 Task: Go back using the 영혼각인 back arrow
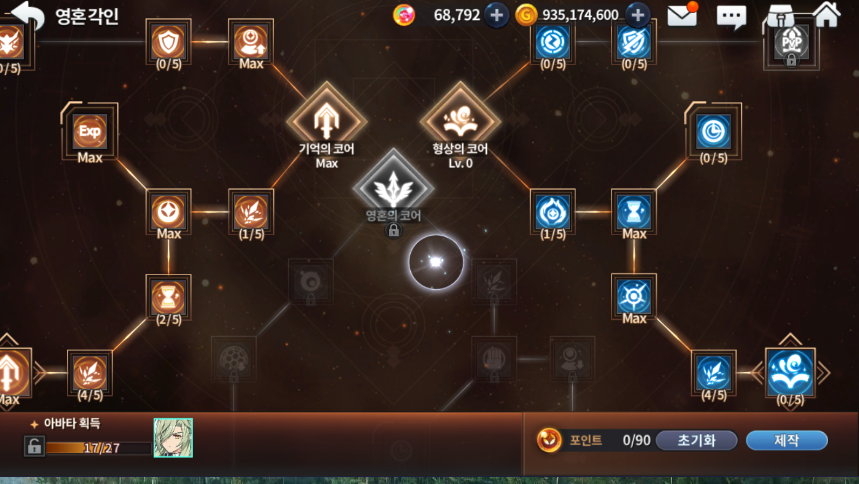[x=28, y=16]
